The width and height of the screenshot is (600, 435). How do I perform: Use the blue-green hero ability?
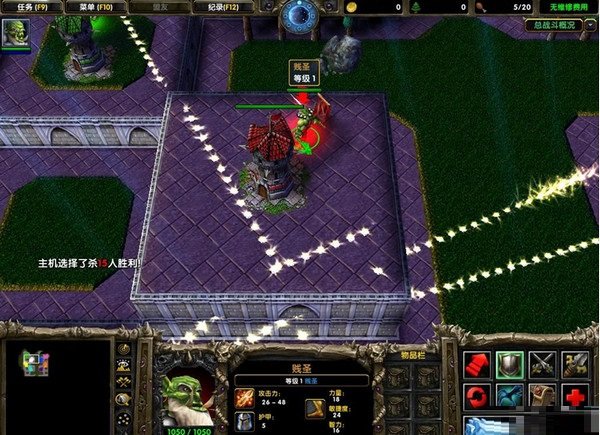pos(511,397)
